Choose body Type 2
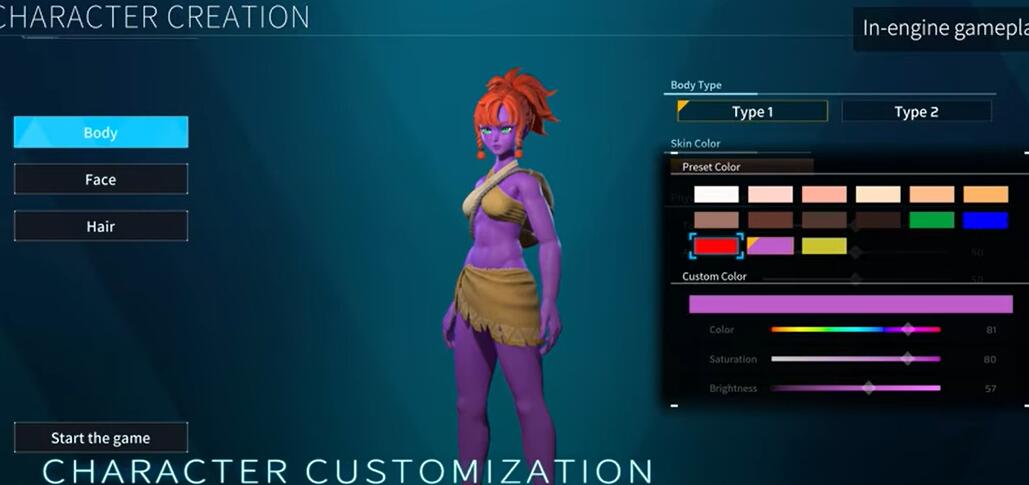The image size is (1029, 485). (916, 112)
